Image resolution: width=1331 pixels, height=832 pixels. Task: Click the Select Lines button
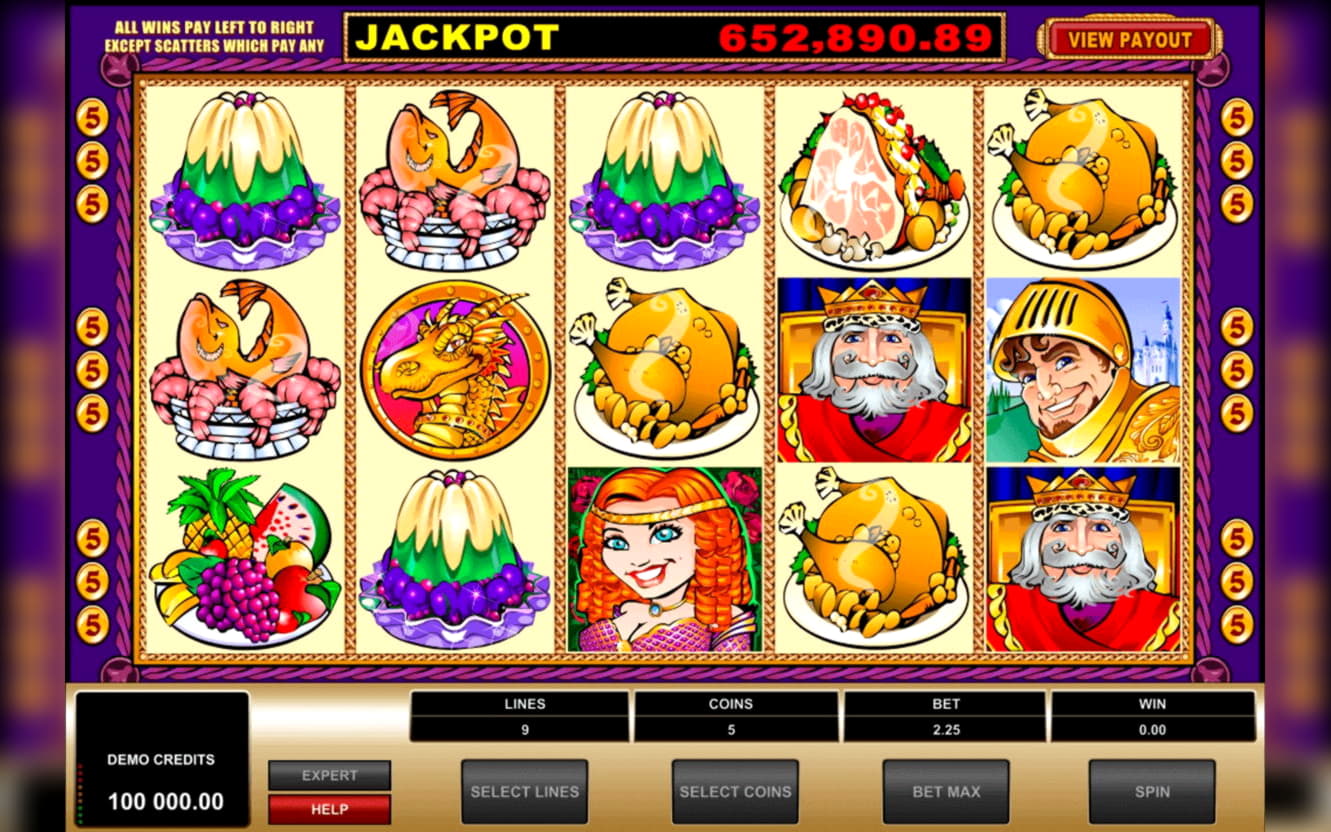(524, 791)
